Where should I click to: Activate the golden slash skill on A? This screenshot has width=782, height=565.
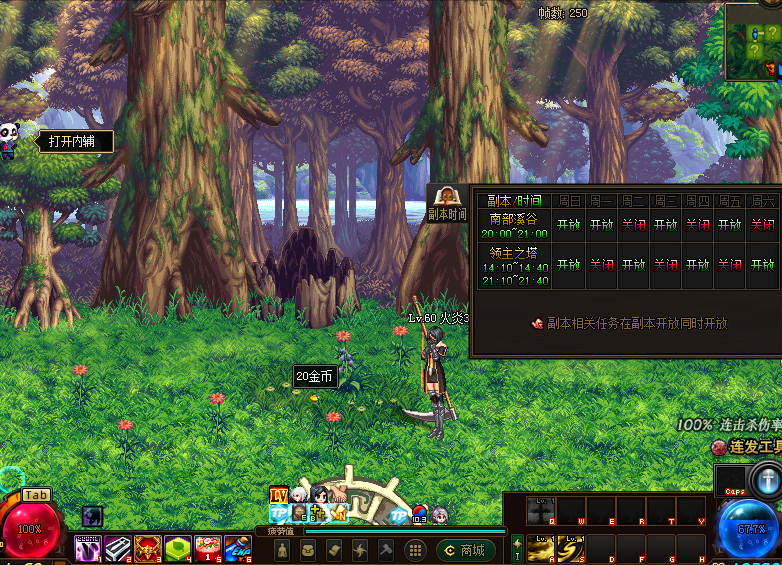coord(541,548)
